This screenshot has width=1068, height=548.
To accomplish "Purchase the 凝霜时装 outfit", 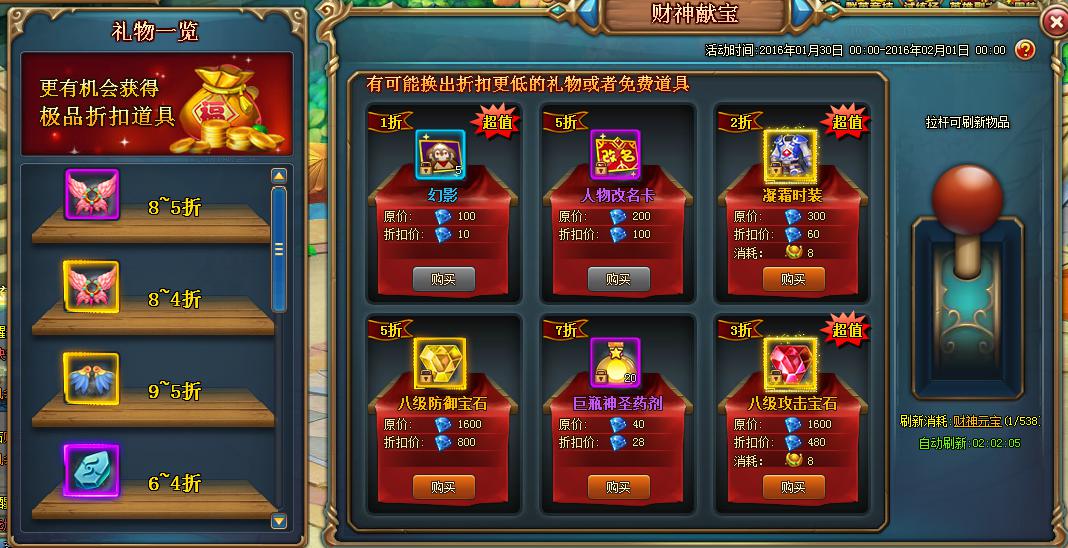I will (793, 279).
